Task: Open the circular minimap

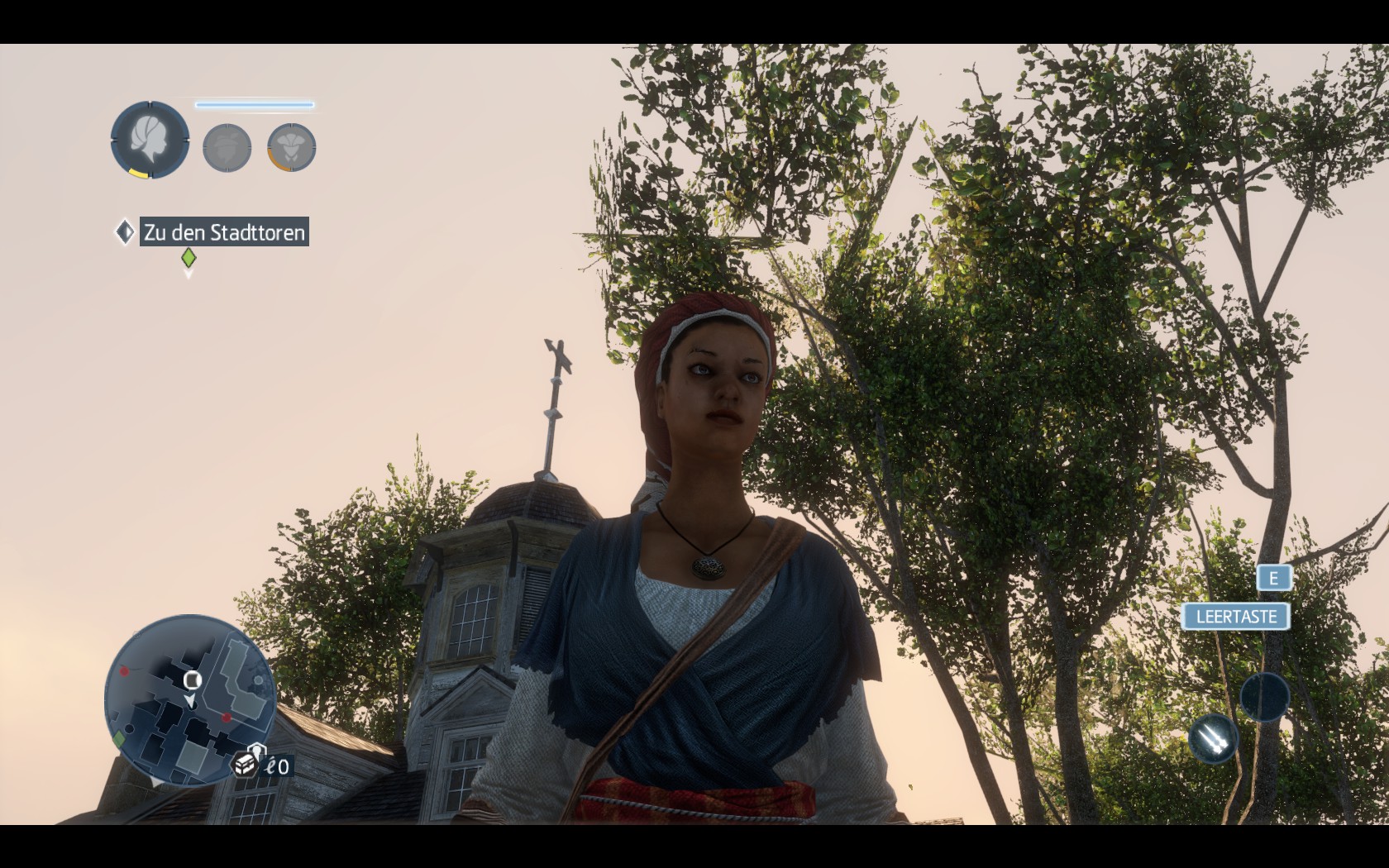Action: (x=189, y=699)
